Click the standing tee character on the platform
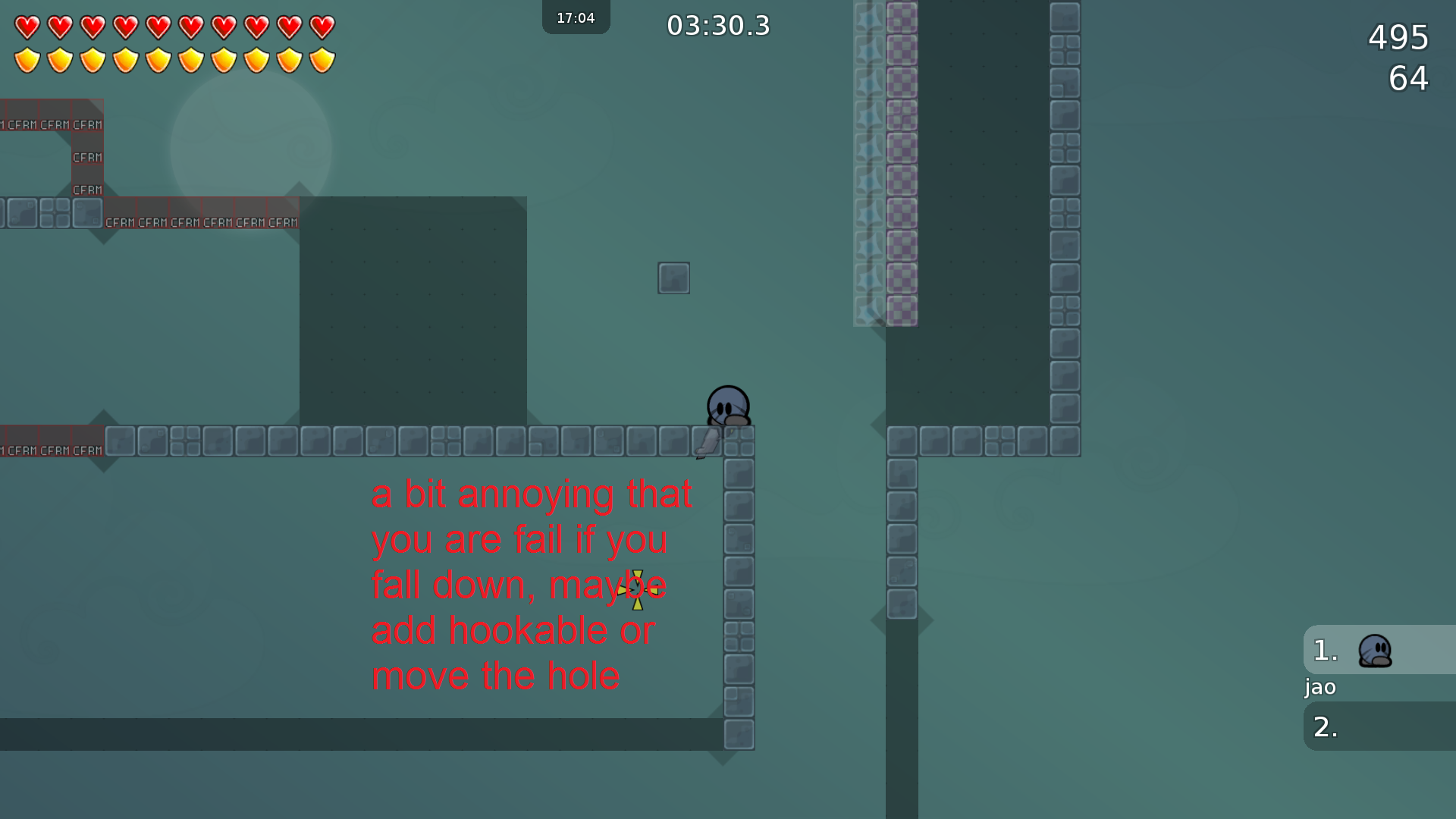This screenshot has height=819, width=1456. point(727,406)
